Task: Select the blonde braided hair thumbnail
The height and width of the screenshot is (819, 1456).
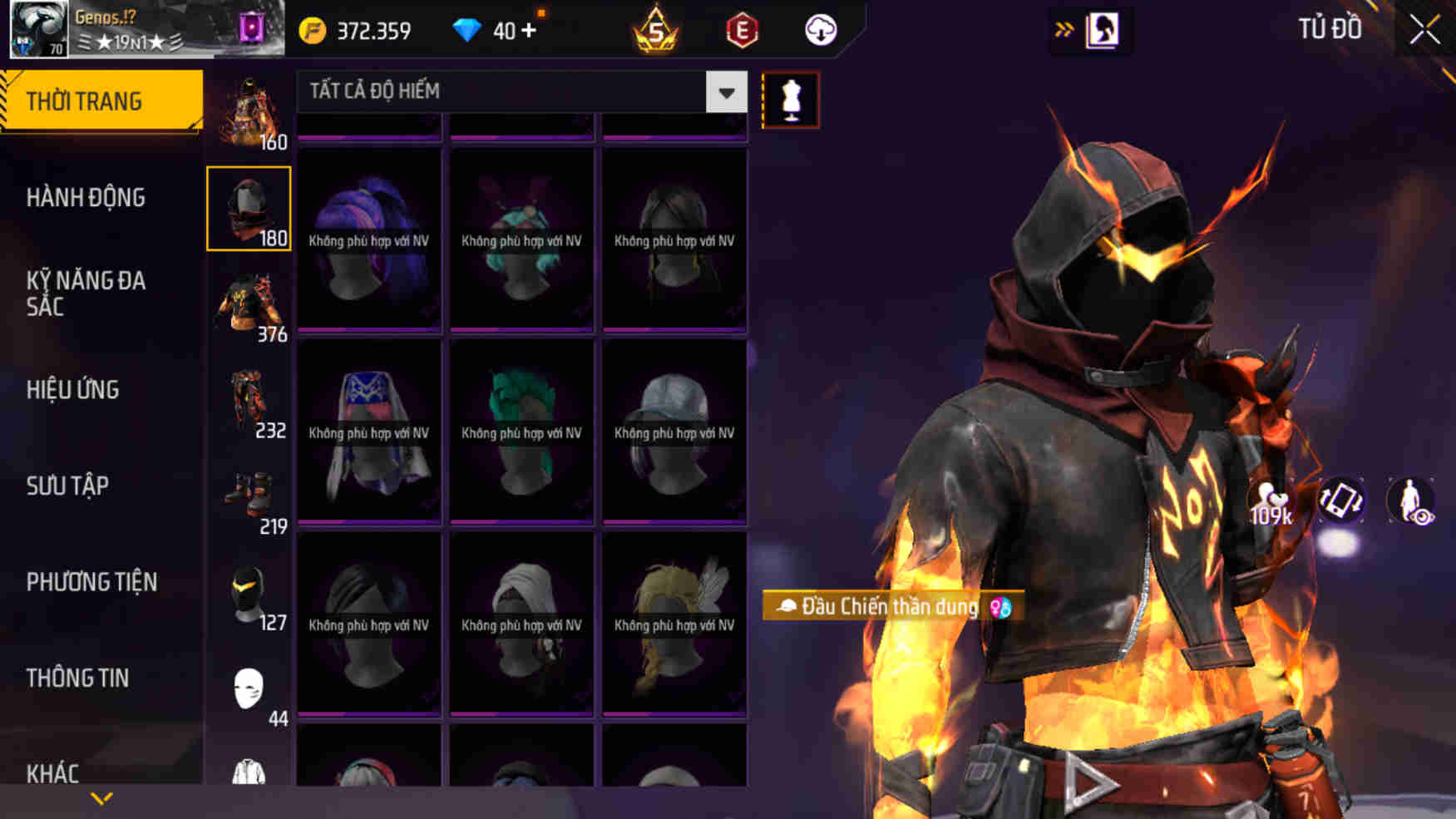Action: pyautogui.click(x=674, y=618)
